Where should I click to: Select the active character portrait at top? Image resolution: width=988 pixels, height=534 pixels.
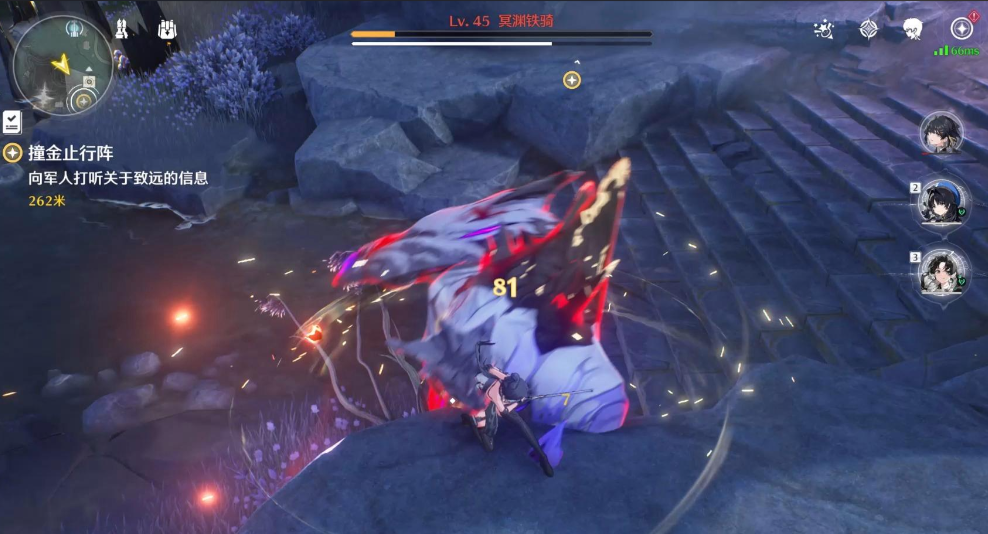tap(942, 133)
